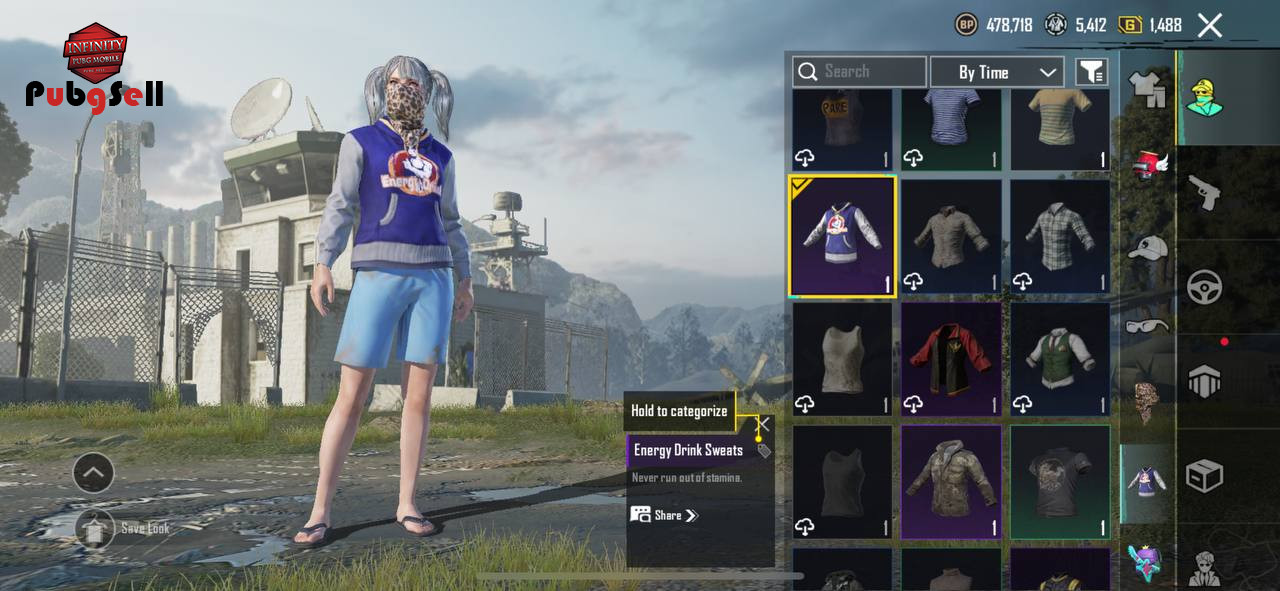Screen dimensions: 1280x591
Task: Select the Energy Drink Sweats hoodie slot
Action: click(x=842, y=237)
